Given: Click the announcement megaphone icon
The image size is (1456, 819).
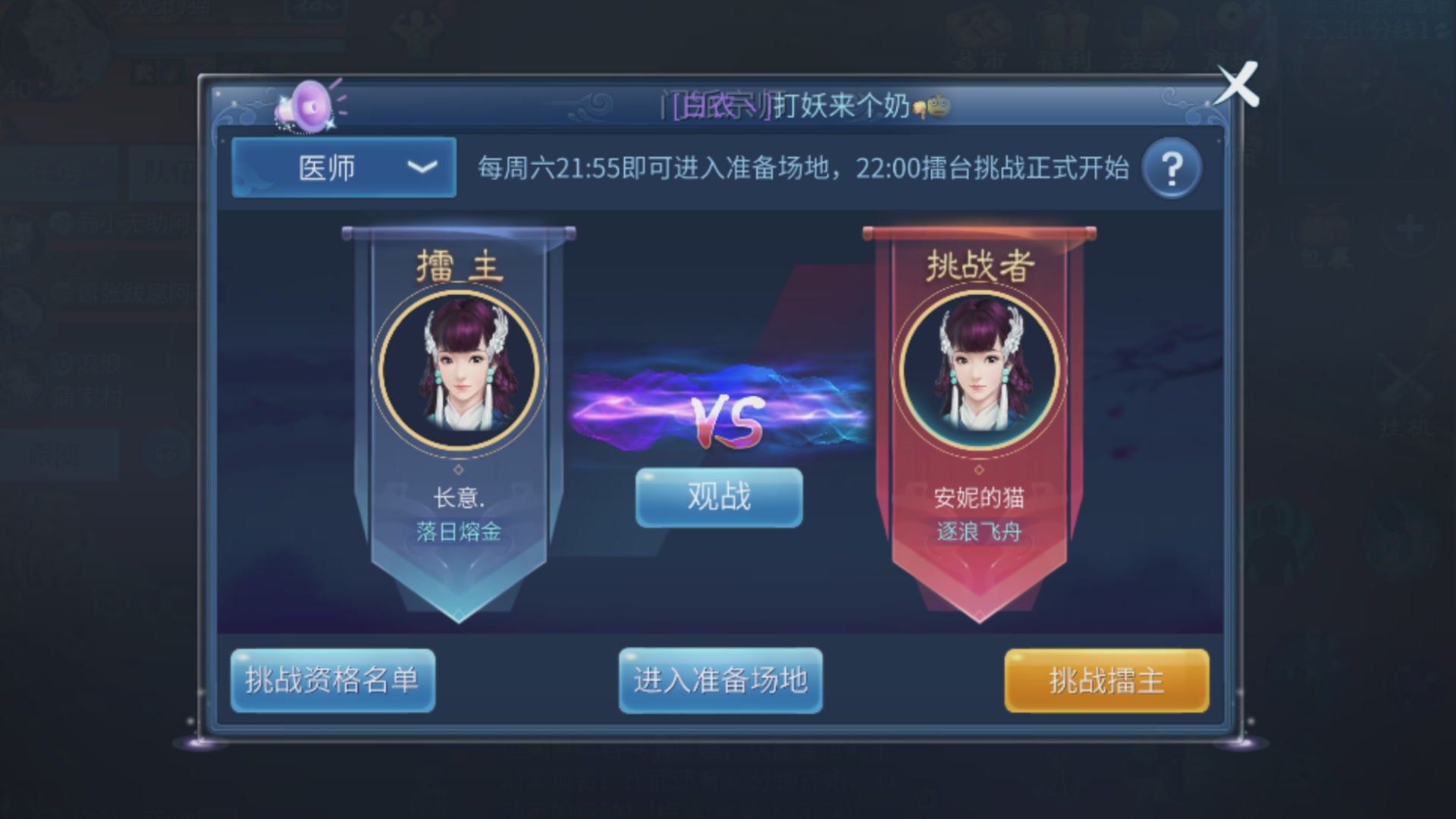Looking at the screenshot, I should point(311,104).
